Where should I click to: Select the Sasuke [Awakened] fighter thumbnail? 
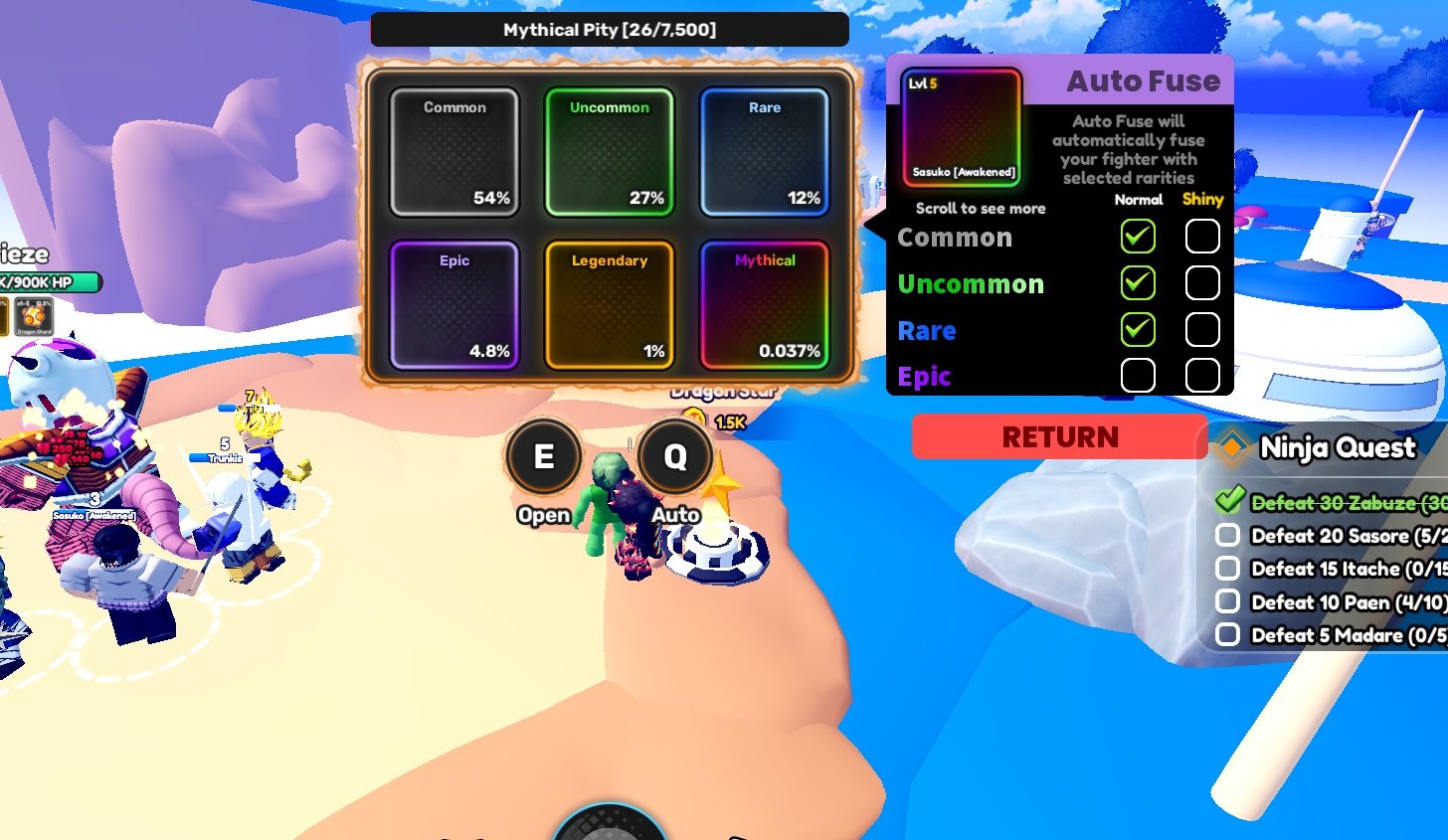tap(962, 128)
